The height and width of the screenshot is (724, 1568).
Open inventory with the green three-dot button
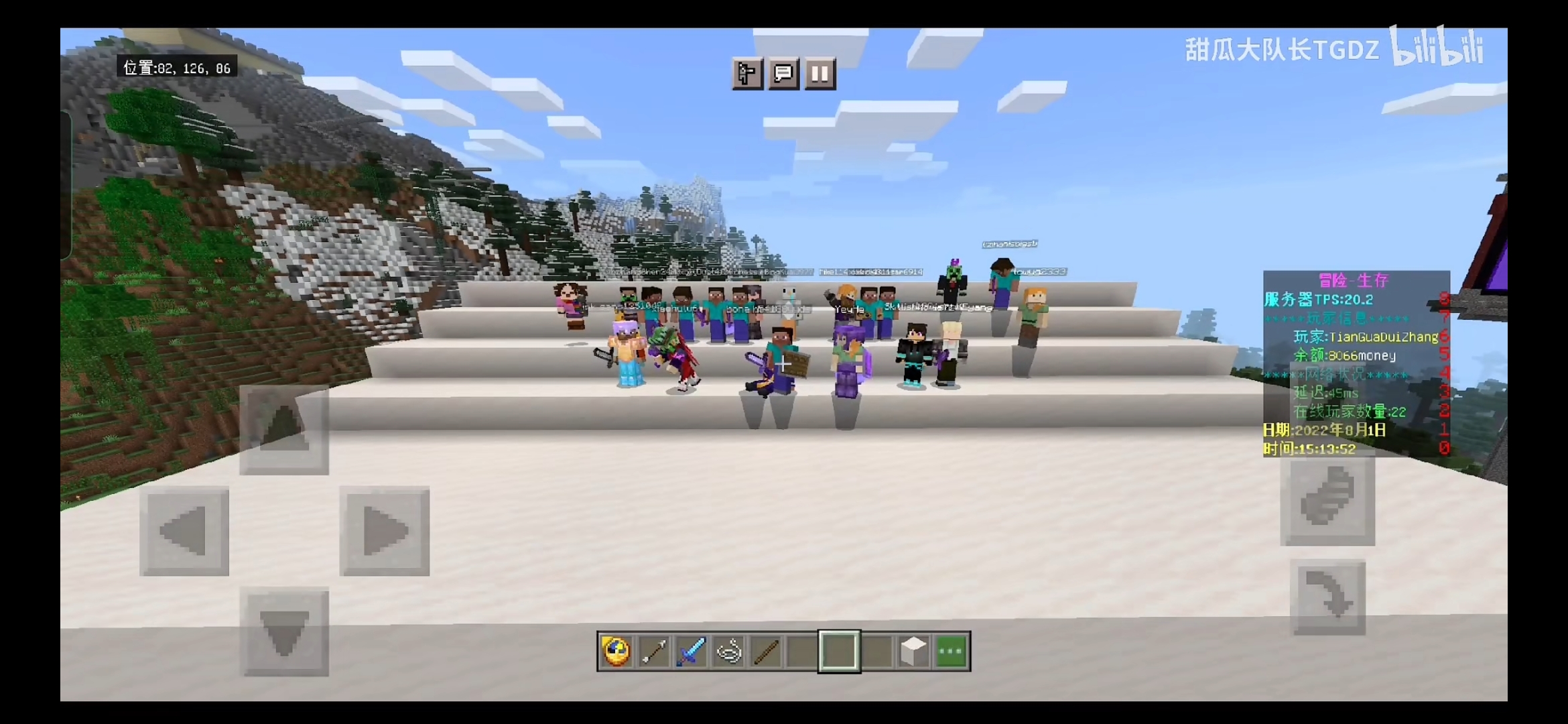click(951, 651)
